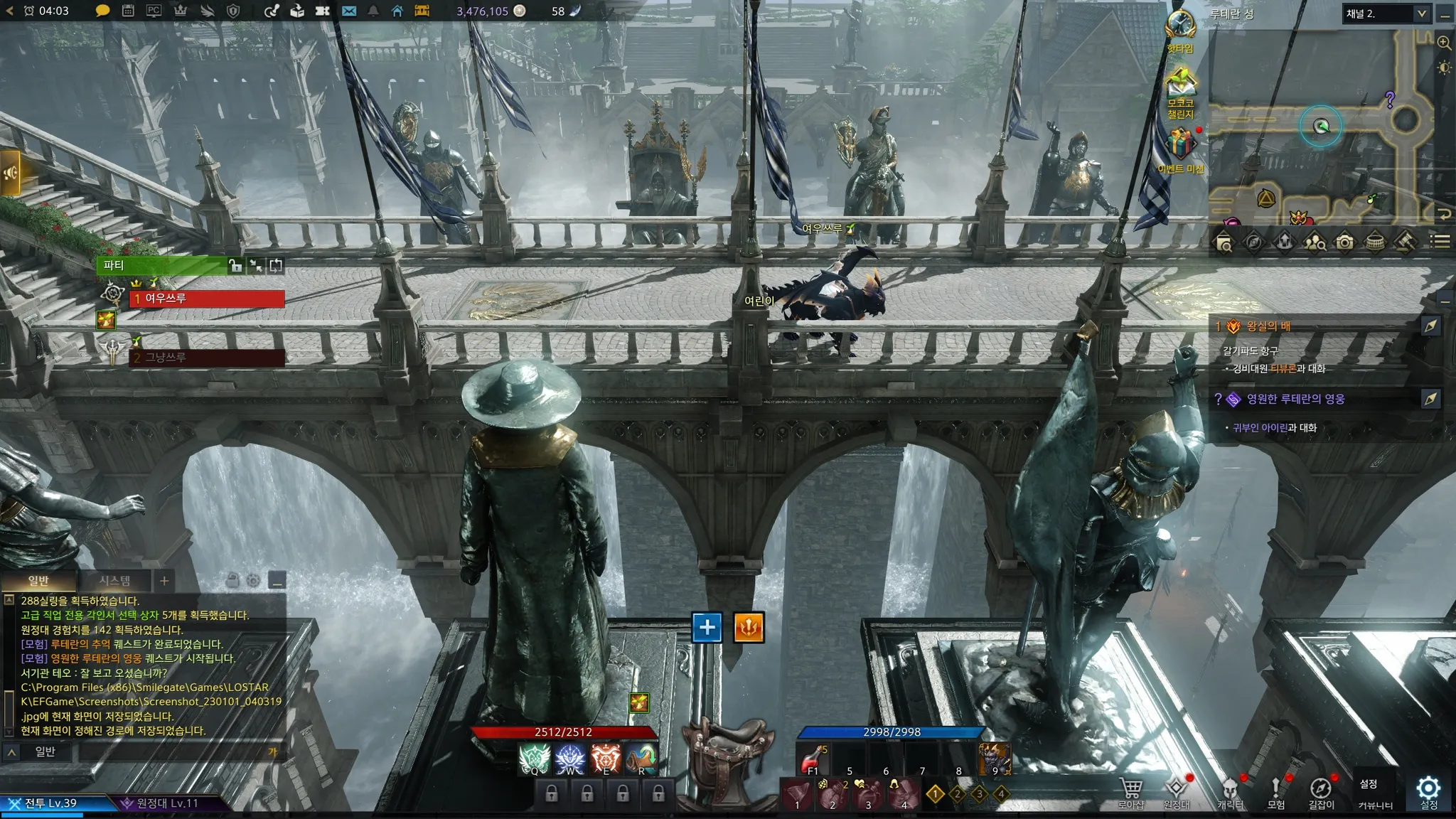
Task: Open the 핫타임 clock icon
Action: coord(1180,26)
